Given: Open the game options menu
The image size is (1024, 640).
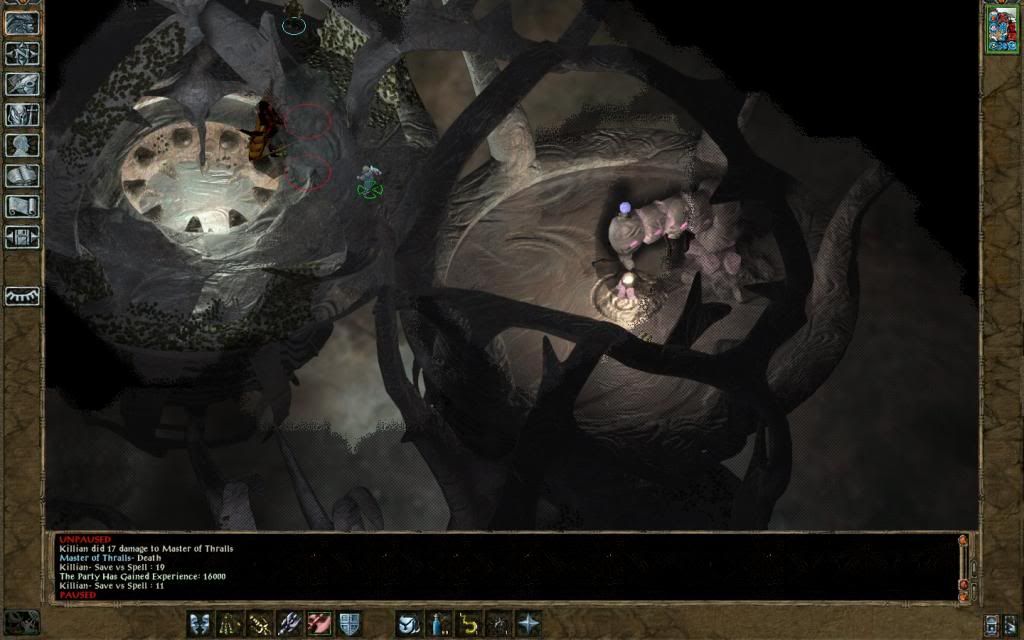Looking at the screenshot, I should pyautogui.click(x=22, y=237).
